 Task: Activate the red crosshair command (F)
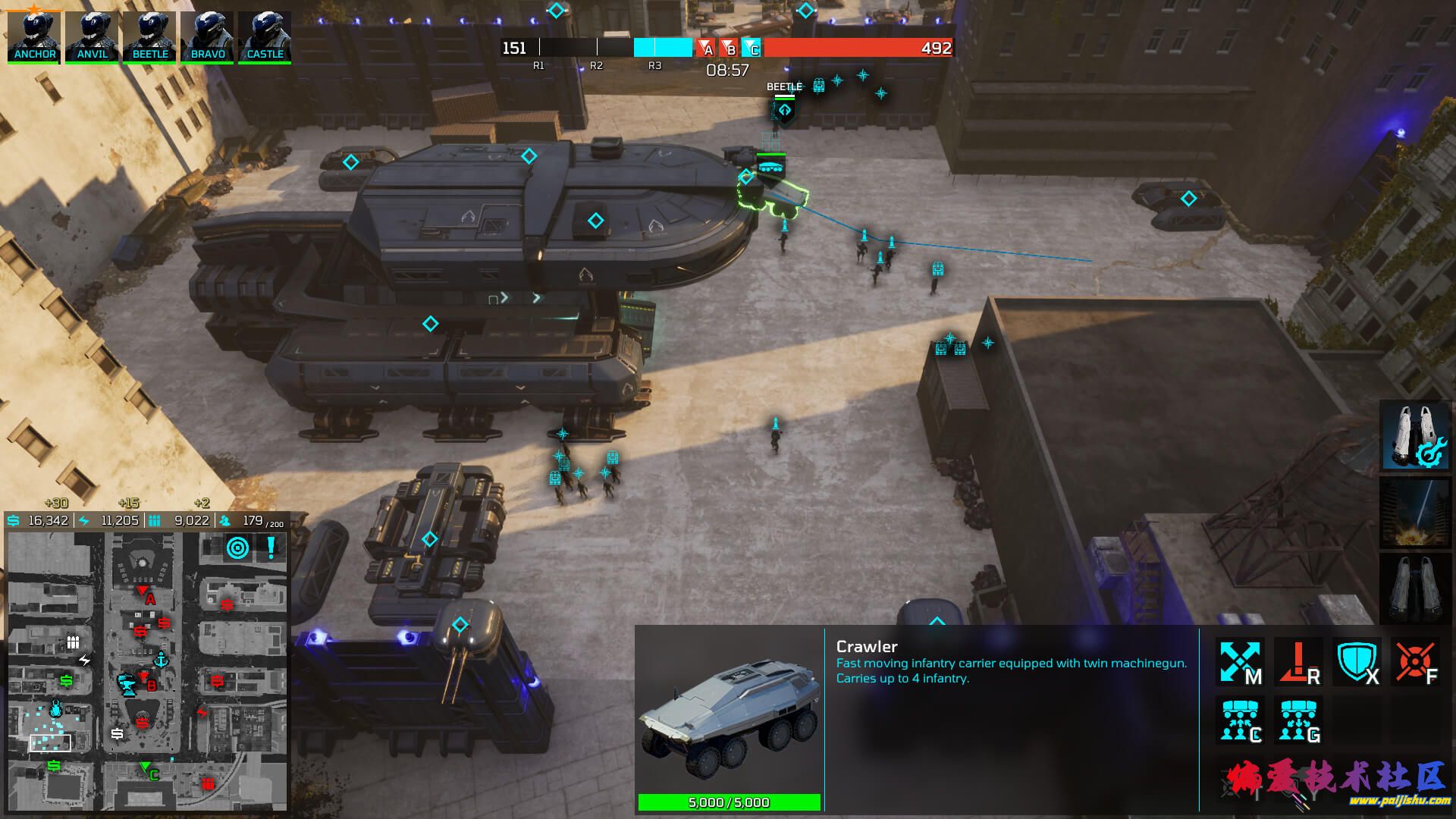[x=1415, y=662]
